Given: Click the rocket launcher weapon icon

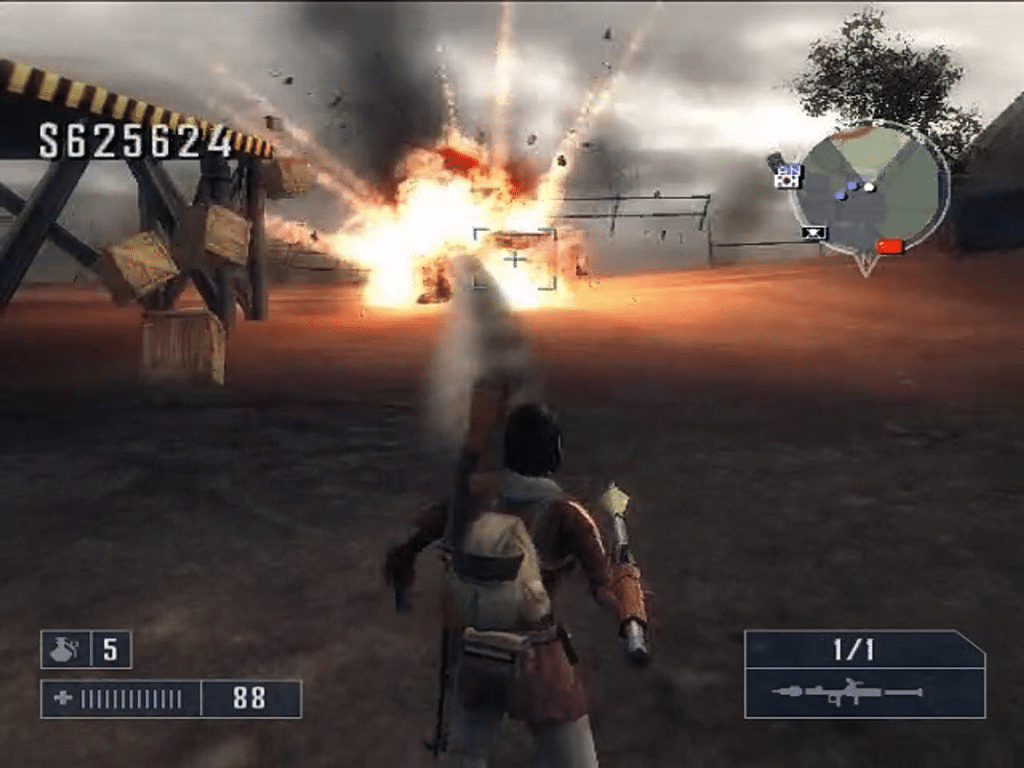Looking at the screenshot, I should click(x=846, y=692).
